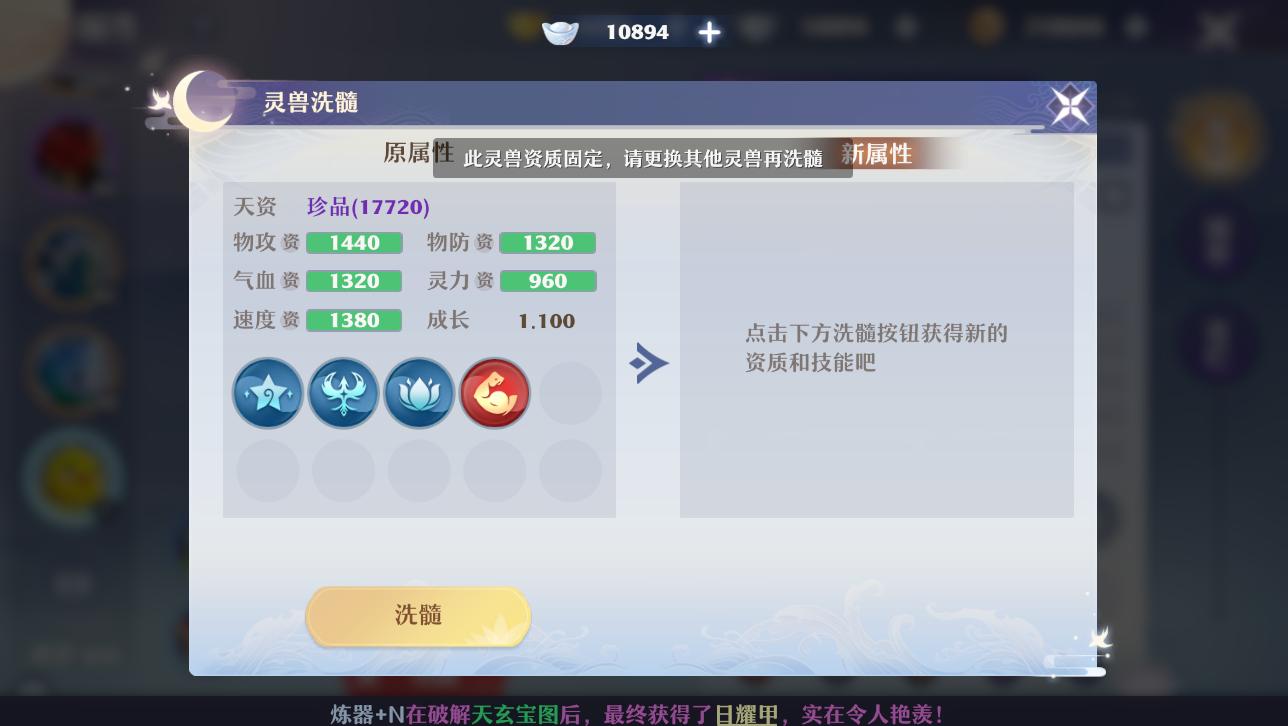Click the 珍品(17720) aptitude label
This screenshot has width=1288, height=726.
click(368, 206)
